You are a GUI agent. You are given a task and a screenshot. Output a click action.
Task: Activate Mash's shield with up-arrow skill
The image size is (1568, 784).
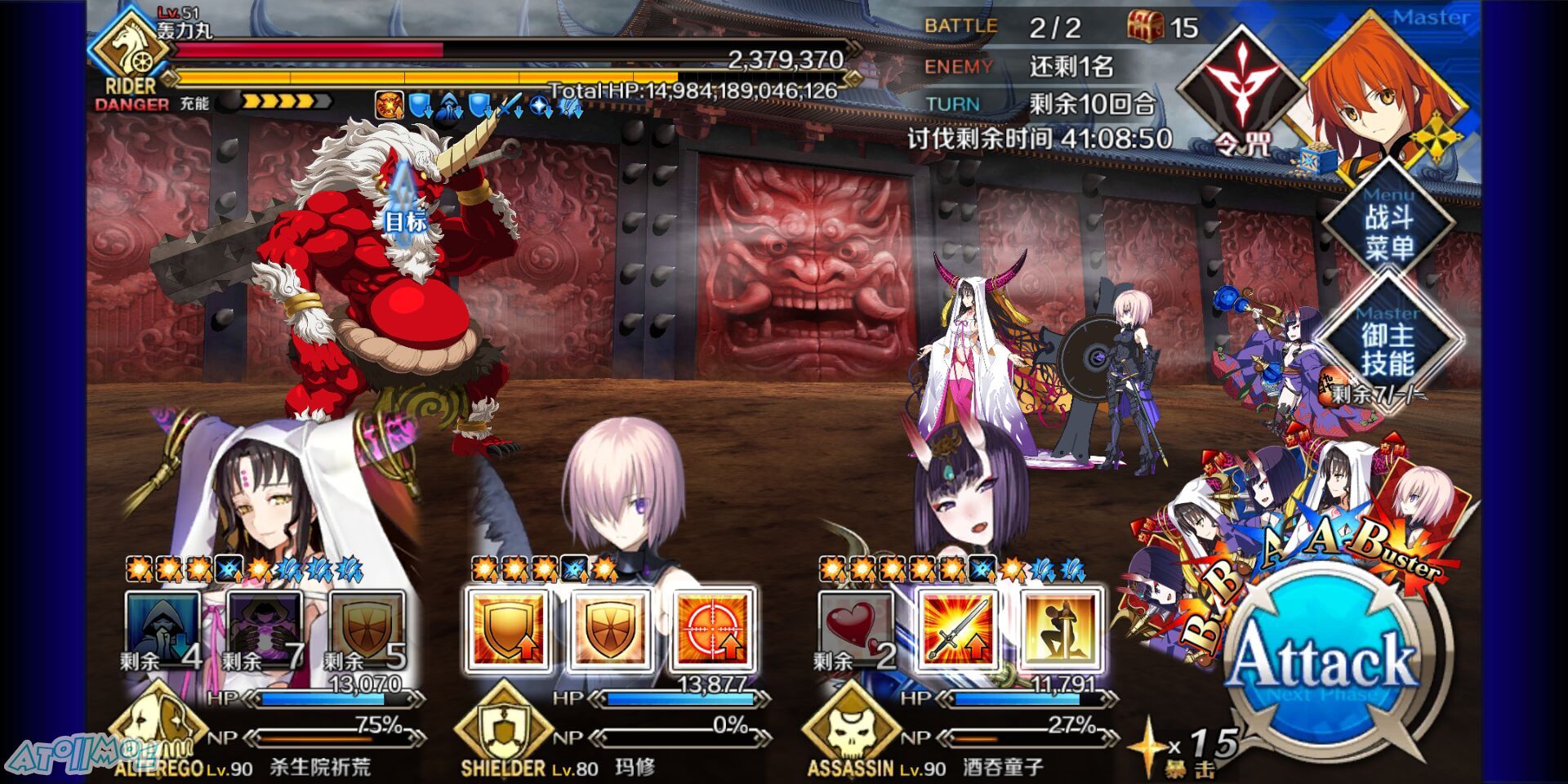click(x=507, y=629)
